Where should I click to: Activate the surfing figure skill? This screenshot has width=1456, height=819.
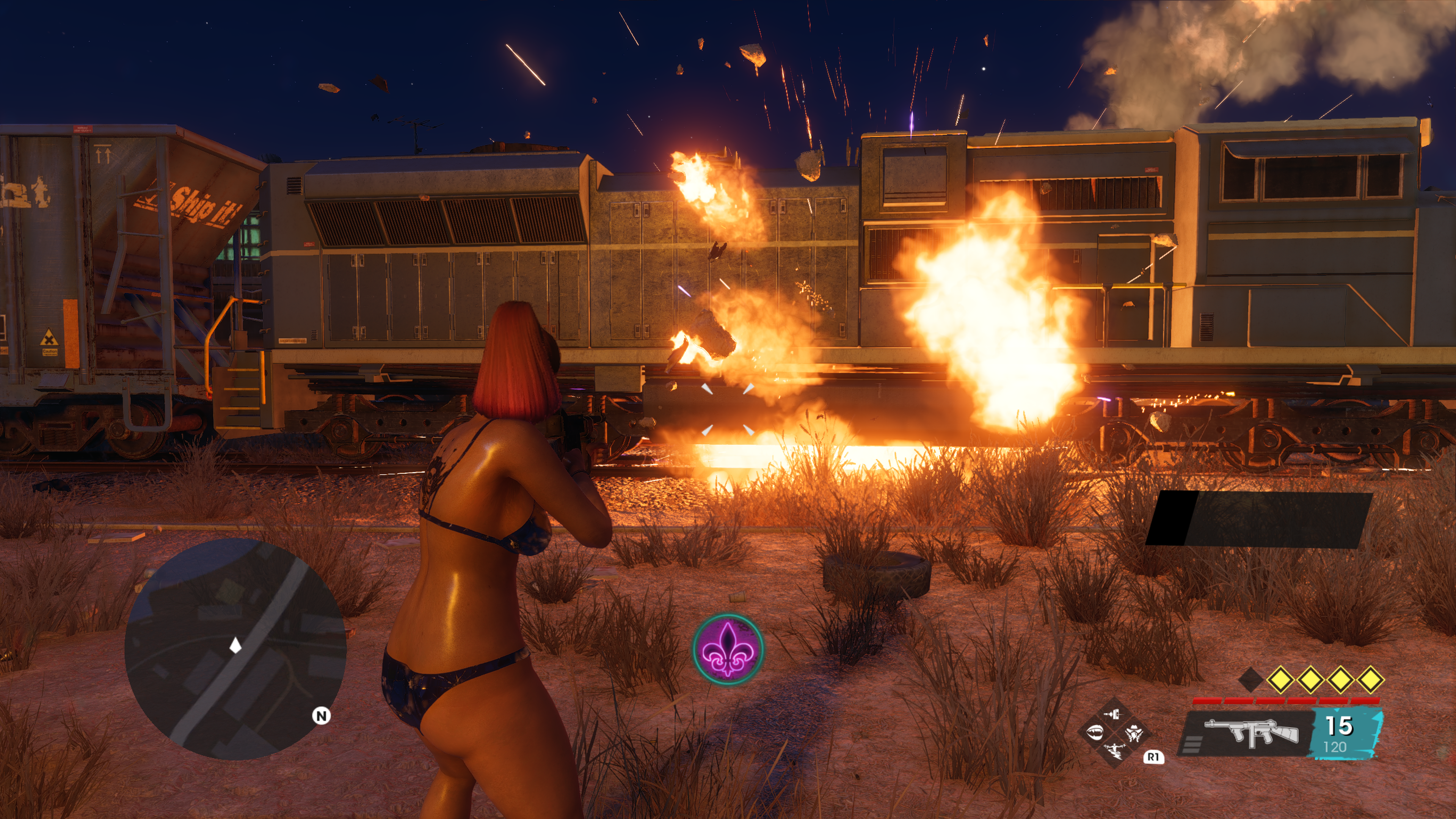tap(1114, 751)
